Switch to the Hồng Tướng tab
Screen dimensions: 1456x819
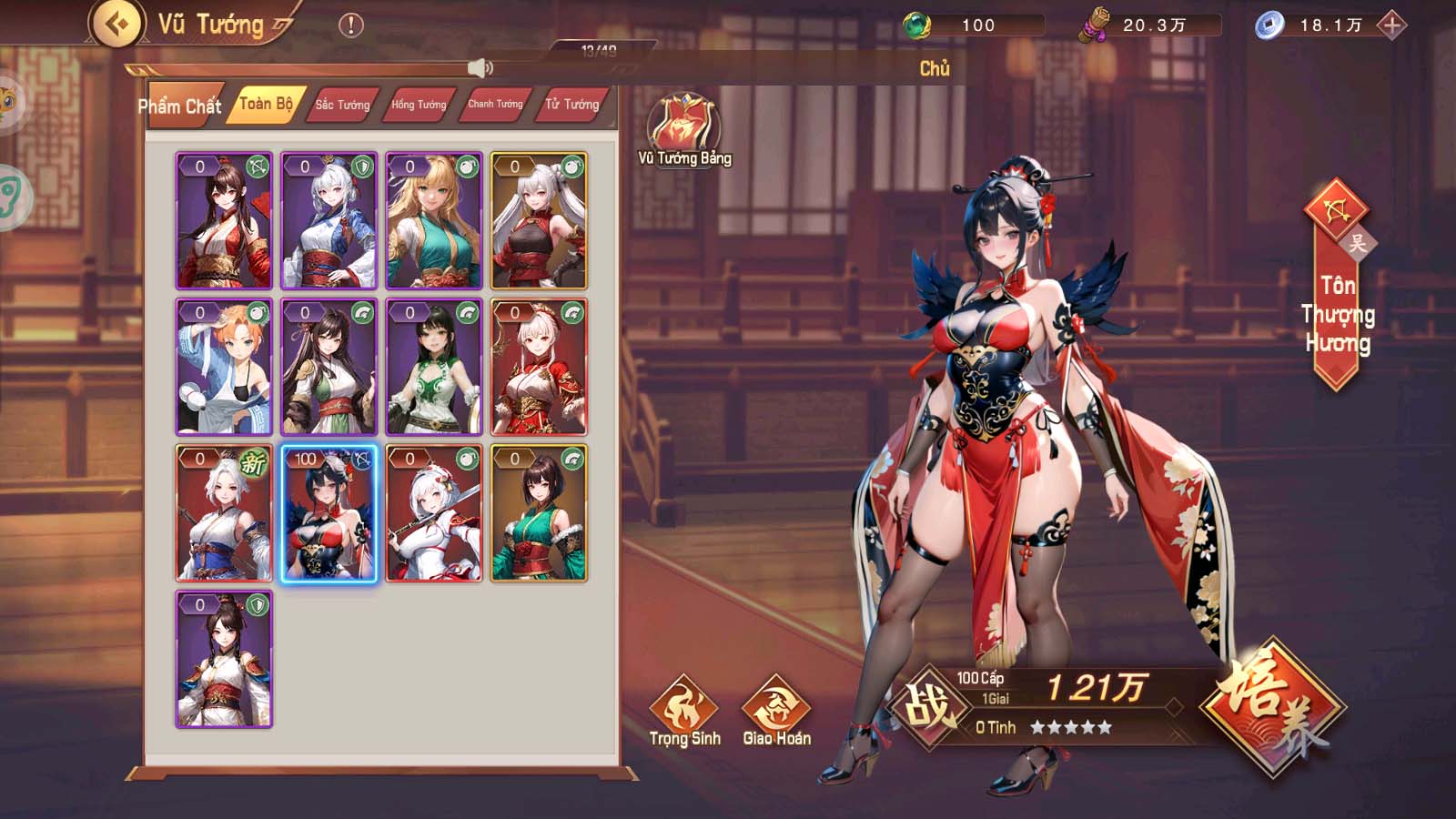pyautogui.click(x=419, y=105)
